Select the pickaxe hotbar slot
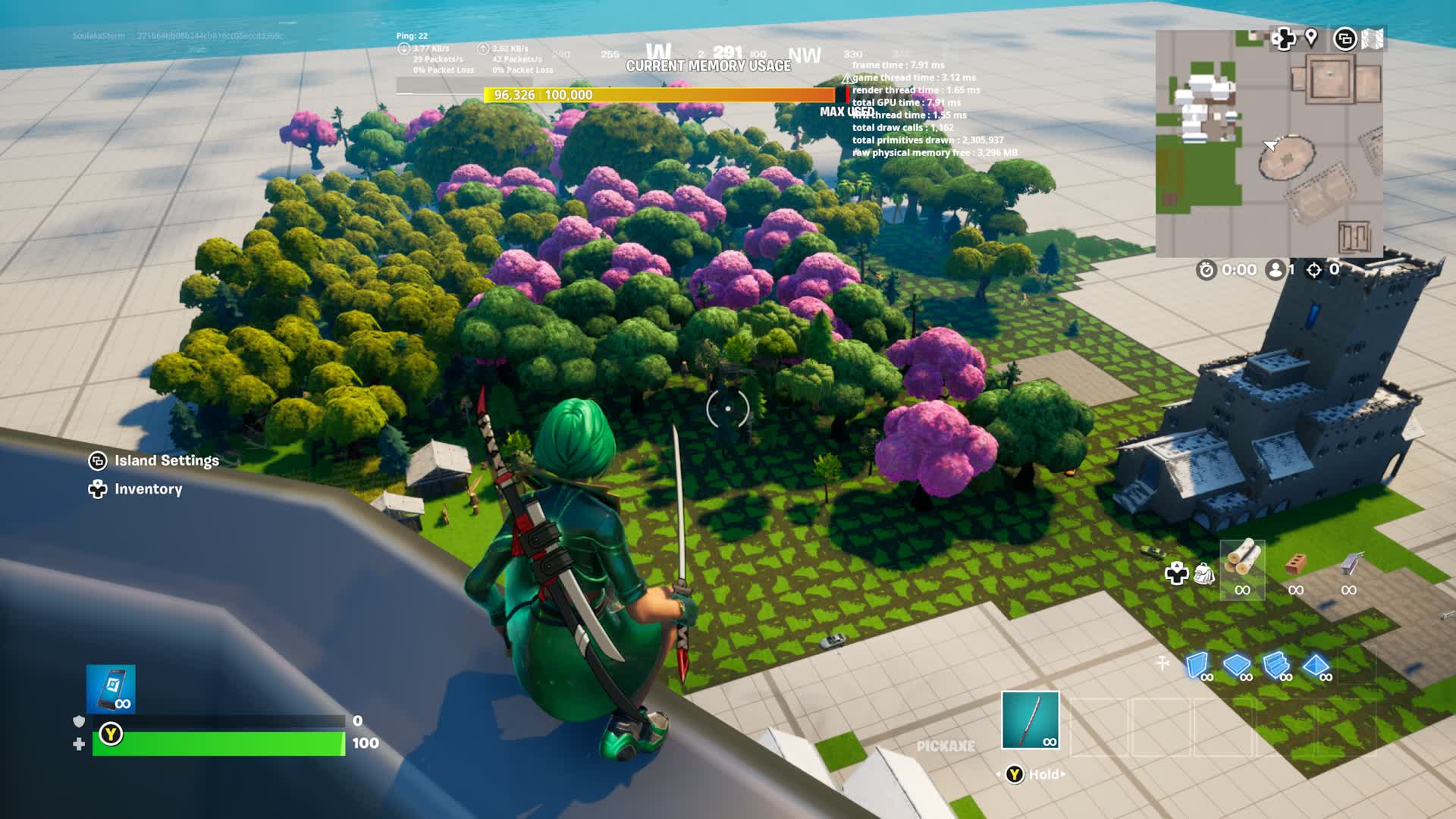This screenshot has height=819, width=1456. click(1030, 720)
